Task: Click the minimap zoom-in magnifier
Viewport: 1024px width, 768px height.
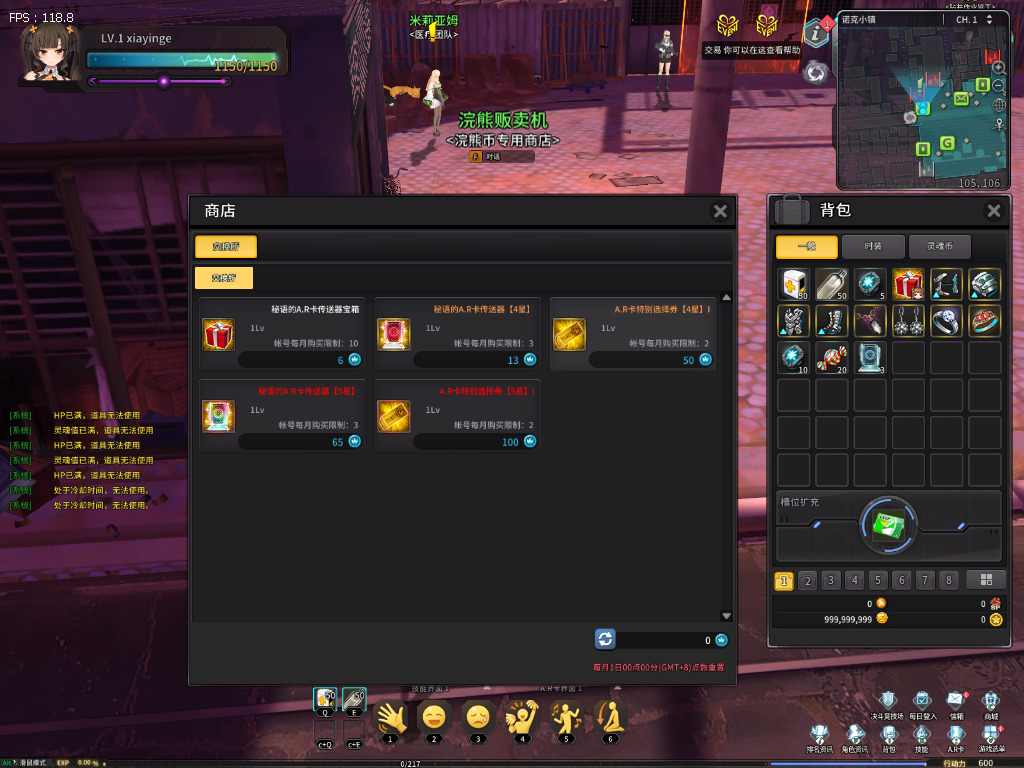Action: 998,67
